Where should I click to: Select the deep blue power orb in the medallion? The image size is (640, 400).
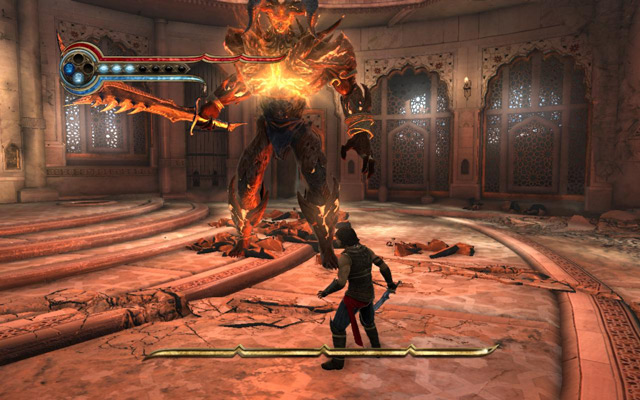[x=69, y=68]
